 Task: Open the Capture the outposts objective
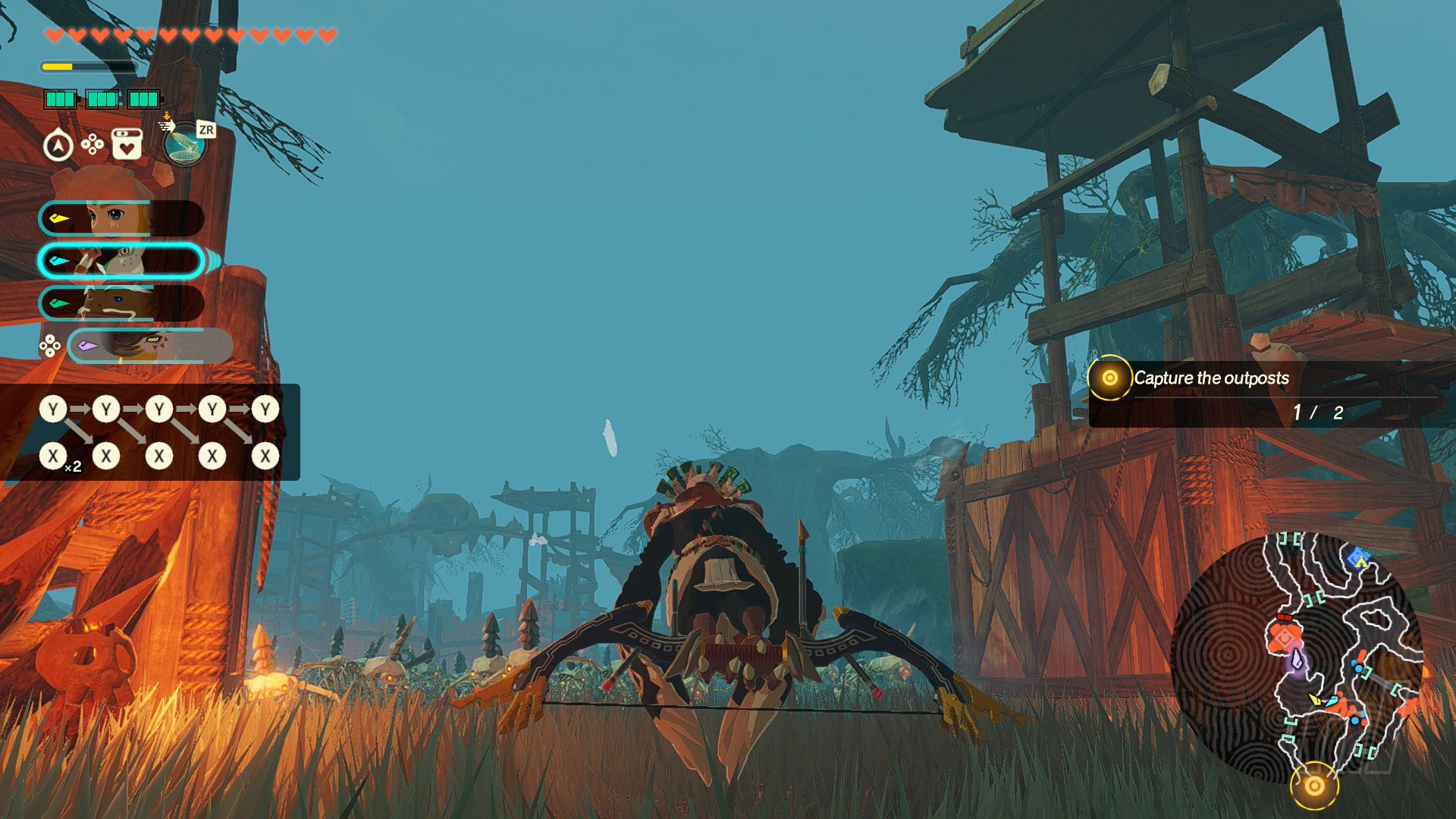coord(1211,378)
